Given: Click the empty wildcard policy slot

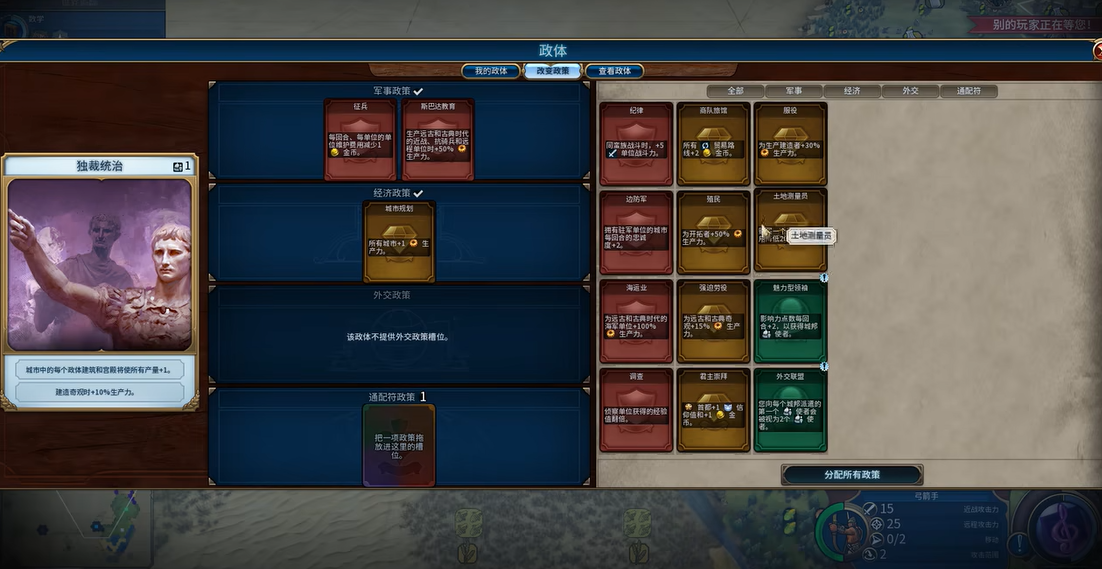Looking at the screenshot, I should (398, 445).
